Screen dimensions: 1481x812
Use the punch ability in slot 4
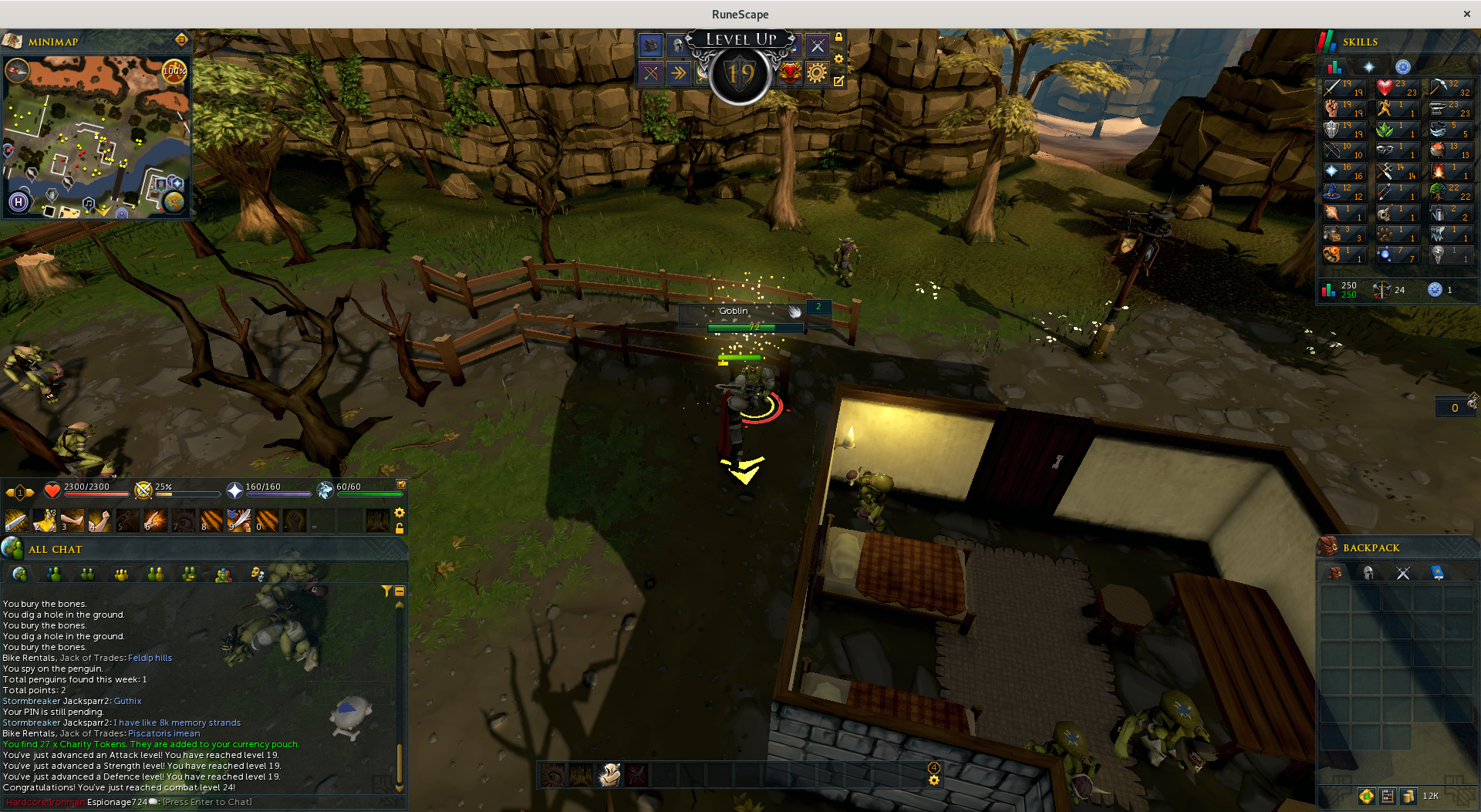100,521
